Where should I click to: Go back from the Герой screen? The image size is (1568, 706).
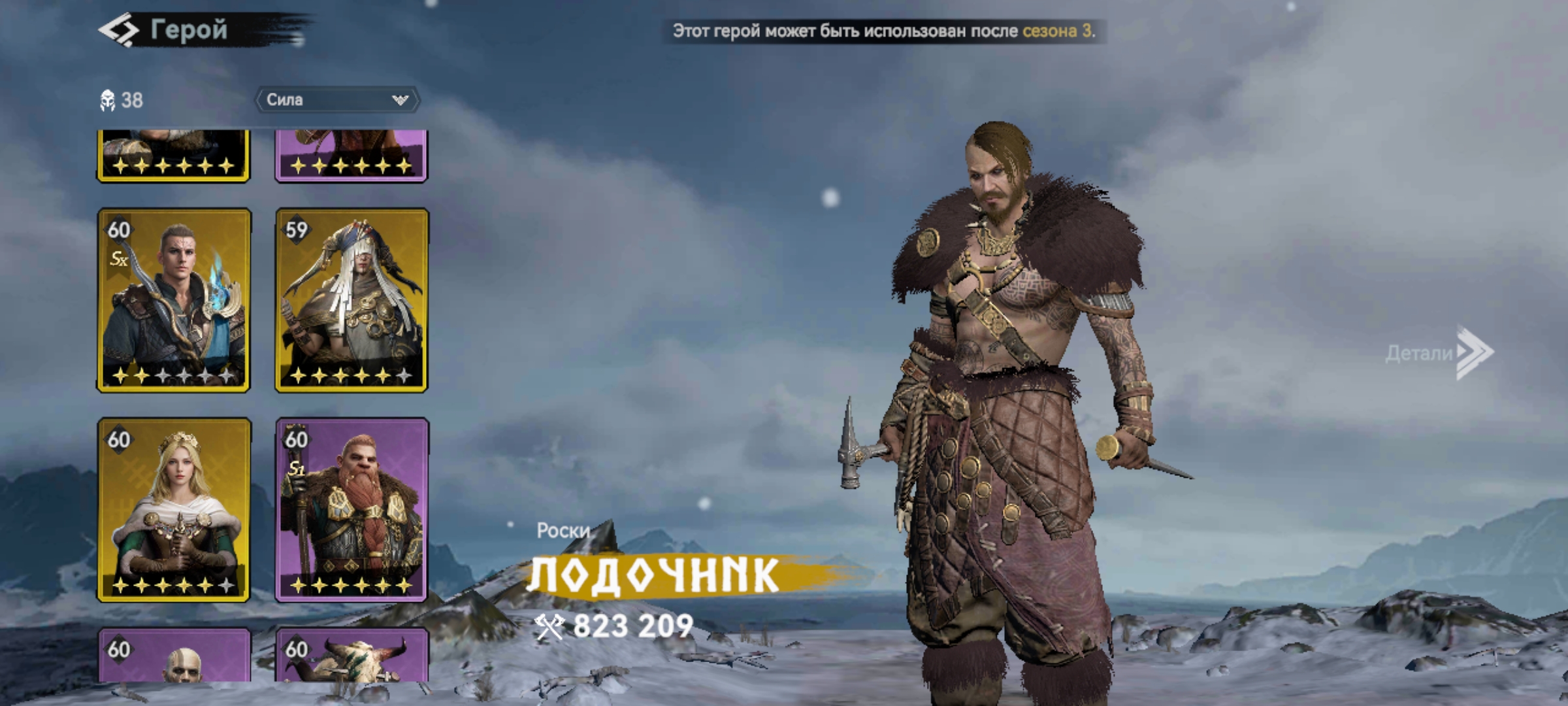click(119, 31)
